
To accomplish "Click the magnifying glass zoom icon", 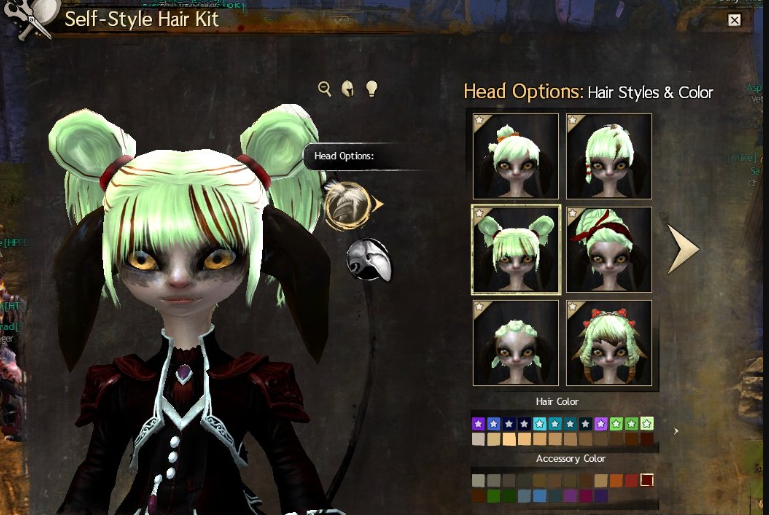I will 324,89.
